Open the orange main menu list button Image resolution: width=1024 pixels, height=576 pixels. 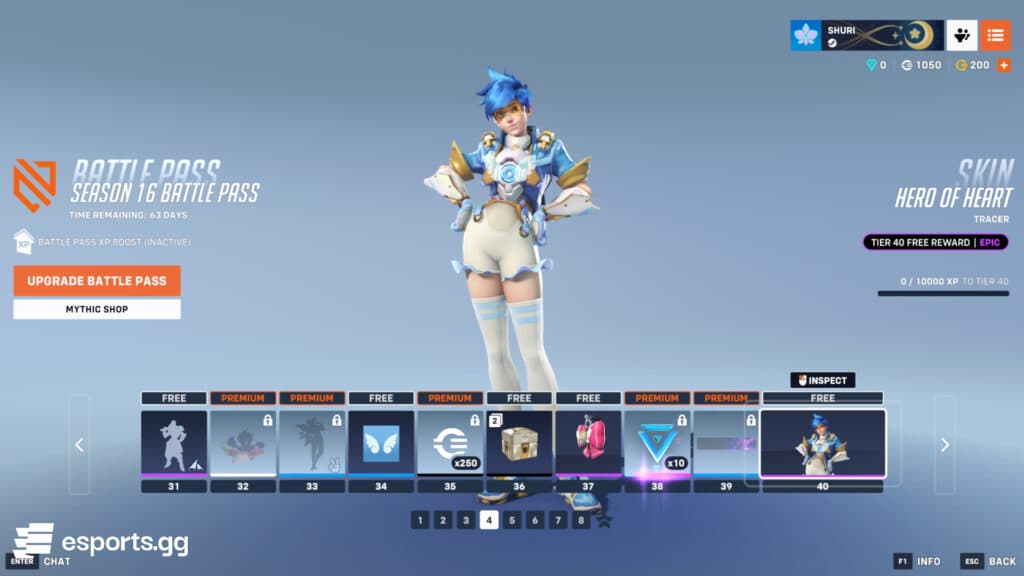[x=995, y=35]
